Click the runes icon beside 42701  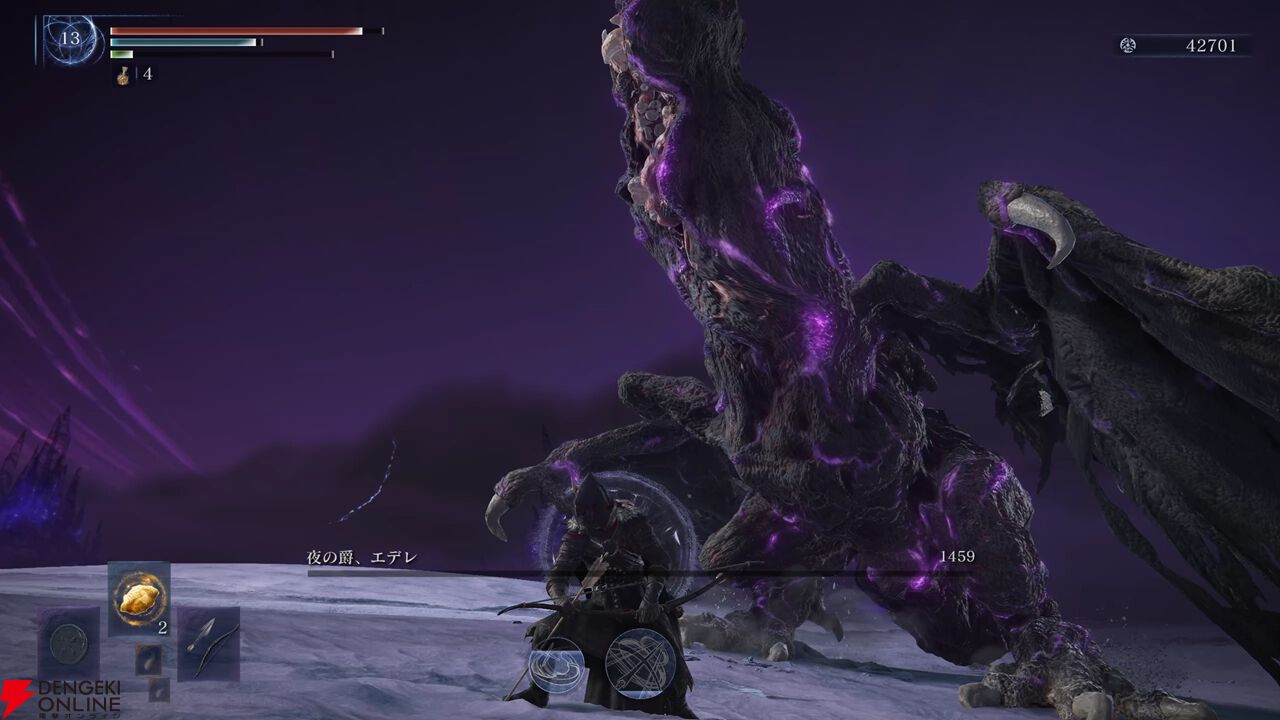coord(1128,45)
